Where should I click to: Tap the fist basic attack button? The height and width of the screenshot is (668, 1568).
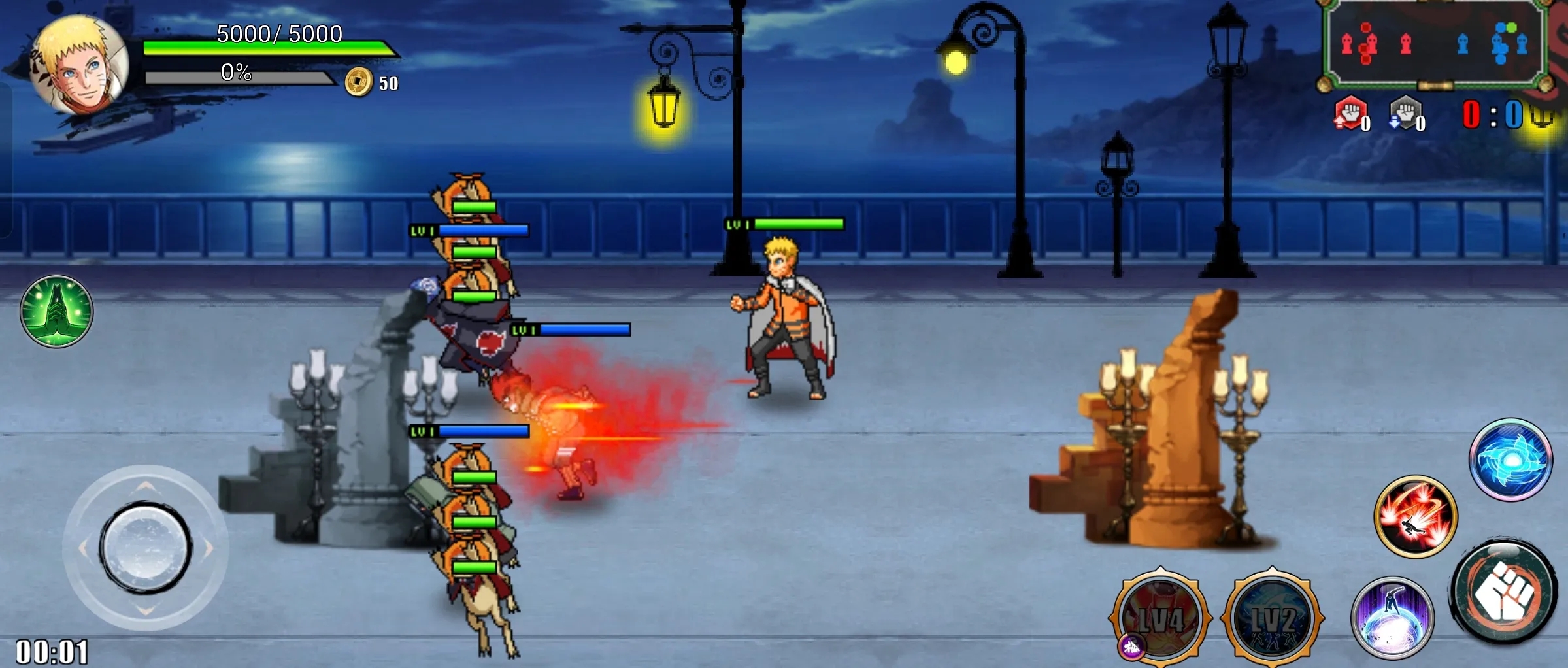tap(1504, 593)
